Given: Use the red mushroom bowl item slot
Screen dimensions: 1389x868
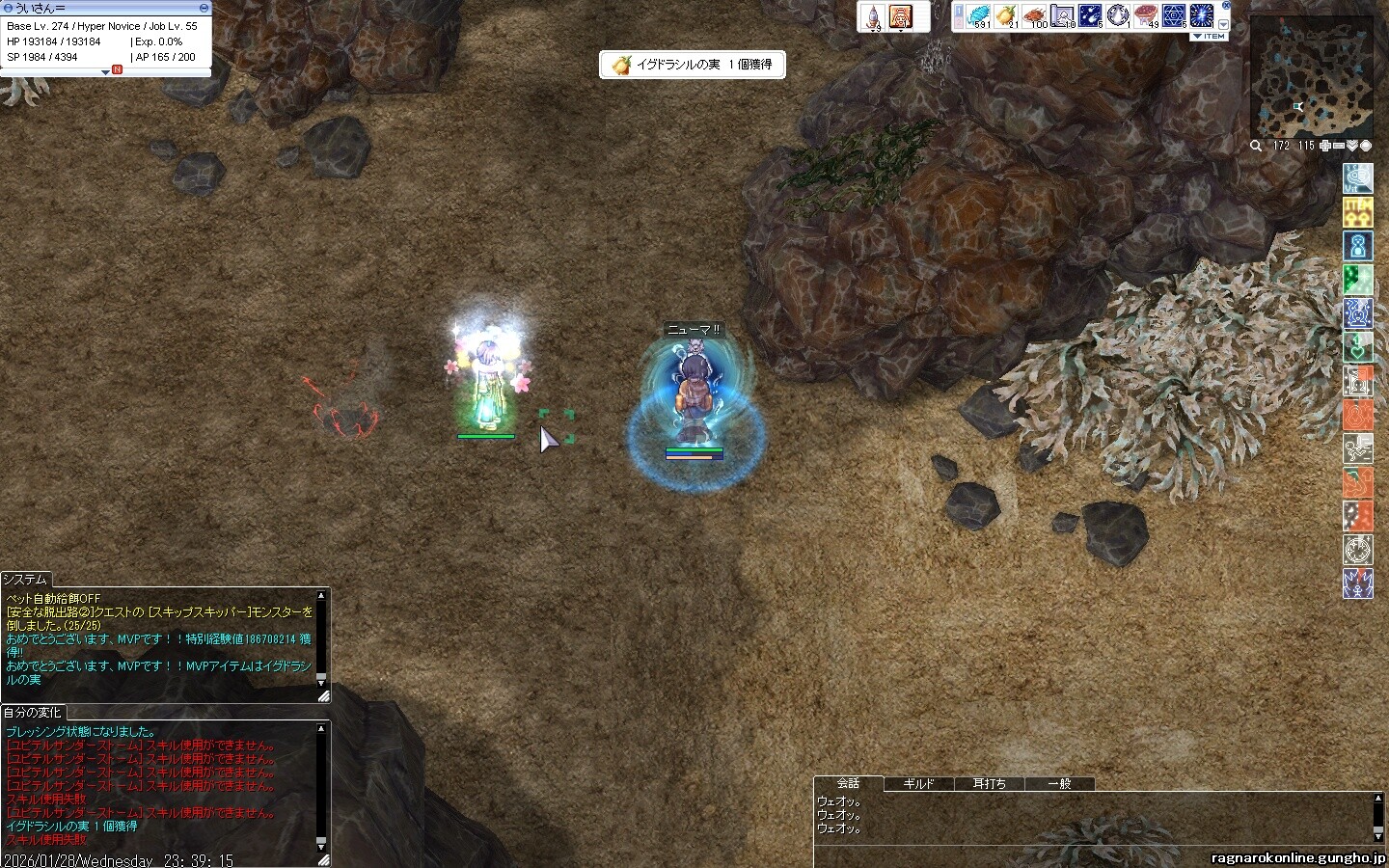Looking at the screenshot, I should tap(1146, 16).
